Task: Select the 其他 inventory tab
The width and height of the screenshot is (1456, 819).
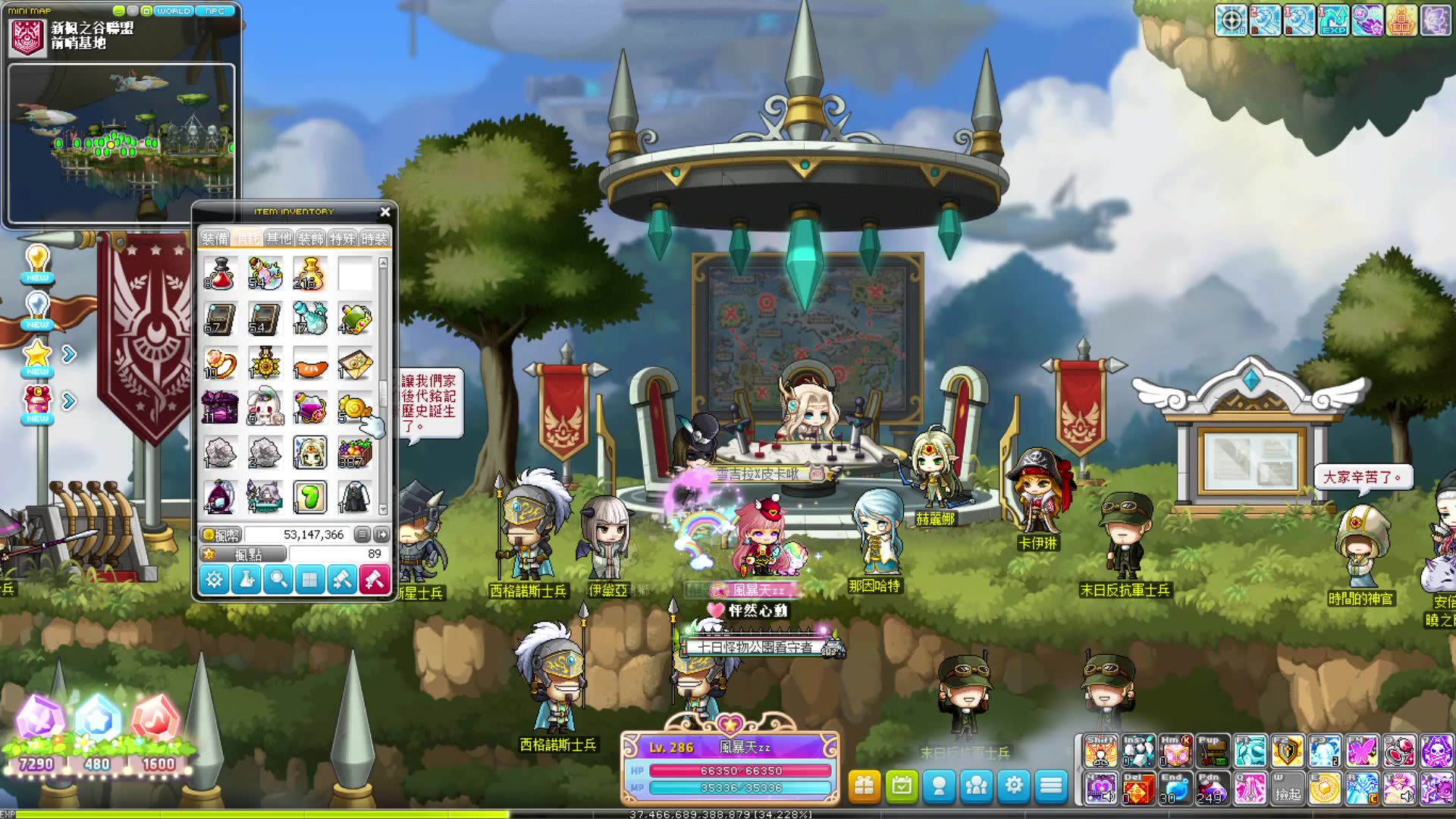Action: coord(279,239)
